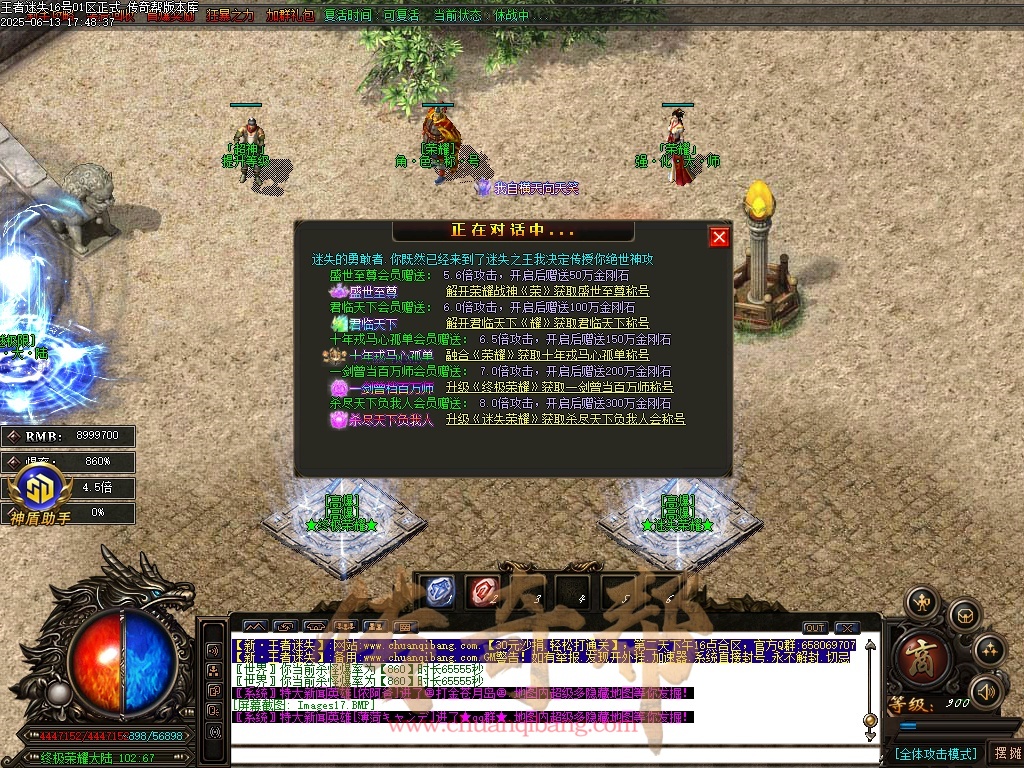Screen dimensions: 1024x768
Task: Select 解开君临天下《耀》获取君临天下称号 option
Action: (547, 323)
